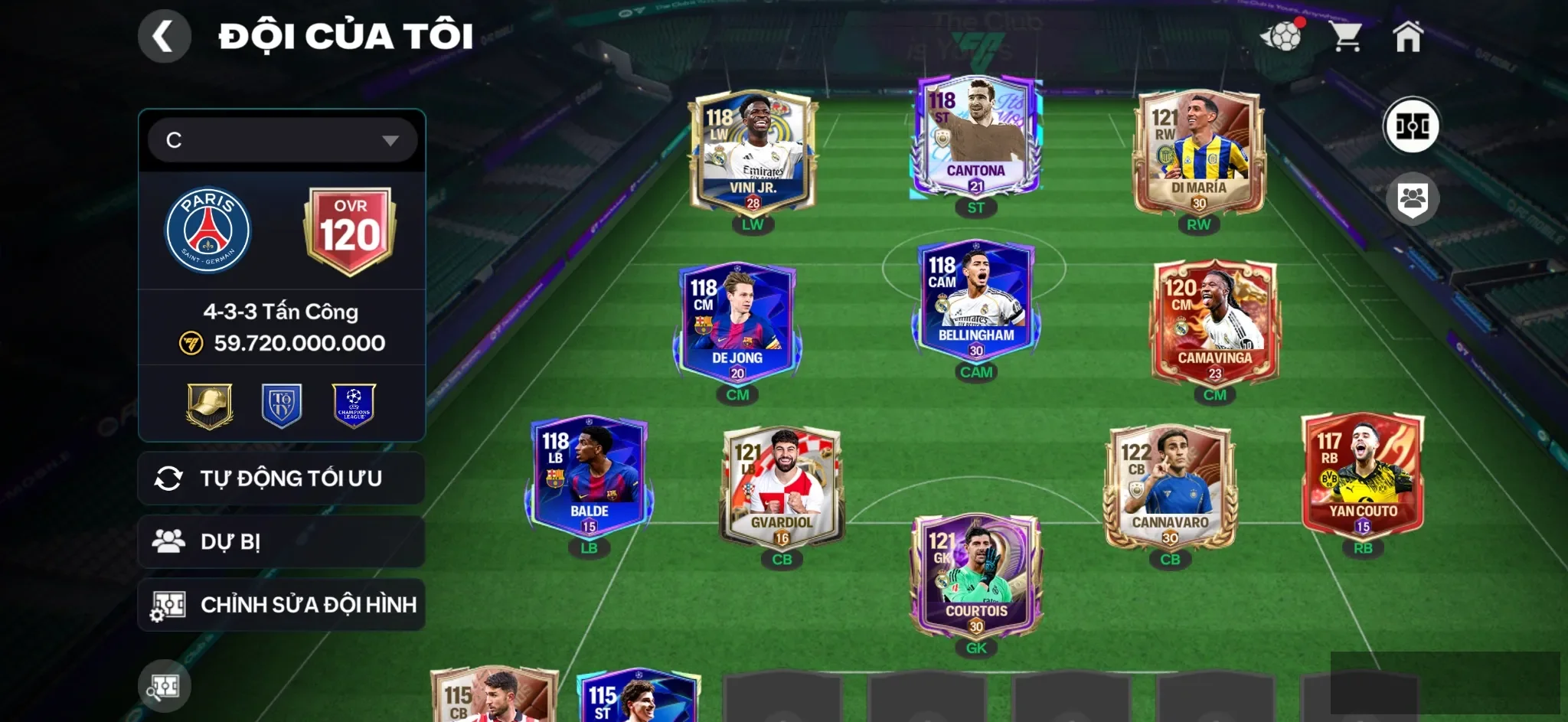Open the team members icon below the pitch icon
This screenshot has width=1568, height=722.
click(1413, 198)
